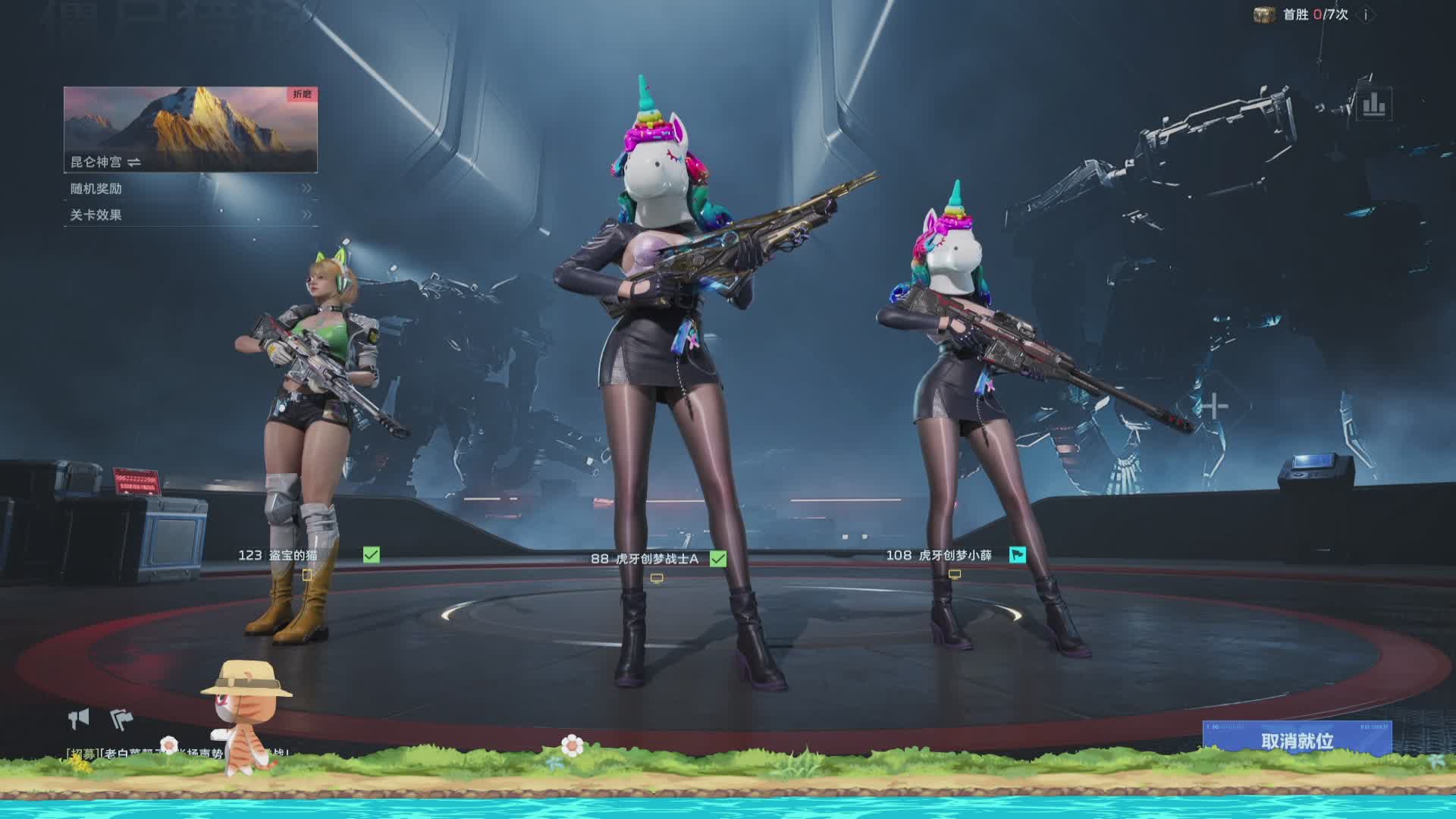
Task: Expand the 随机奖励 random rewards row
Action: point(190,188)
